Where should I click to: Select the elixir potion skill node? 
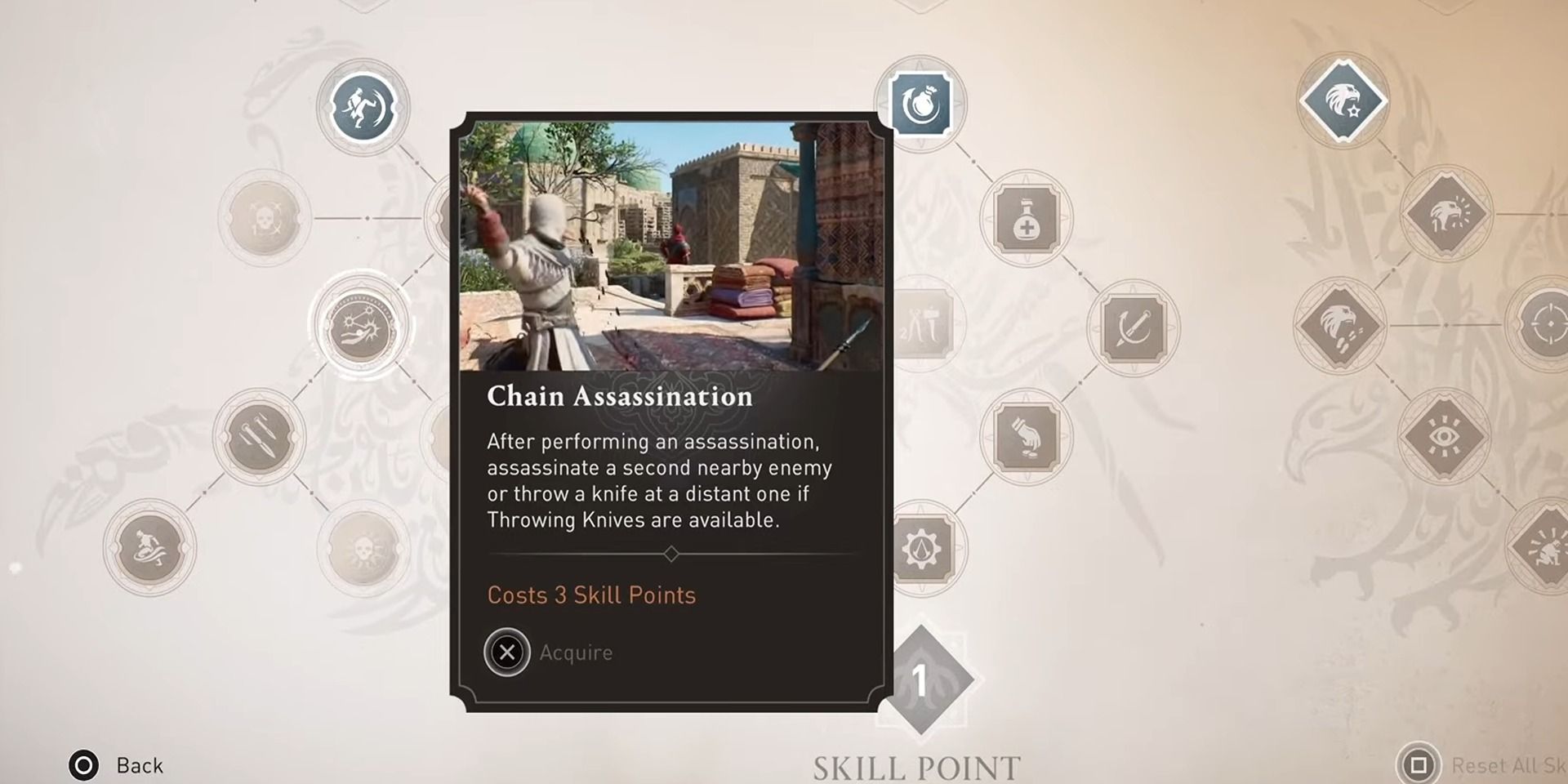click(1027, 219)
